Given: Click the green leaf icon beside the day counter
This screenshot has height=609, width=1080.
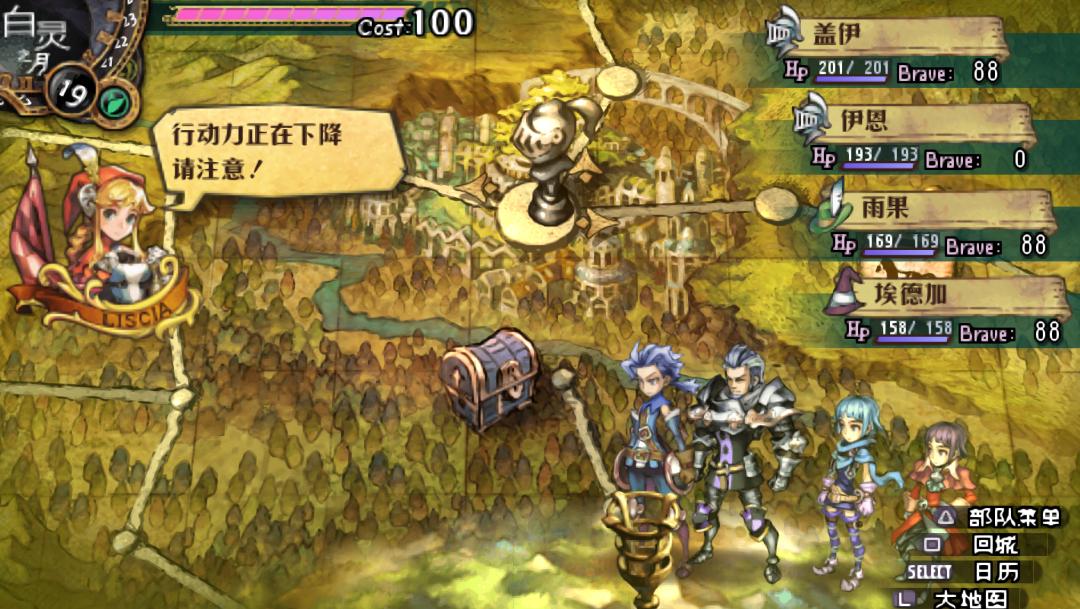Looking at the screenshot, I should 118,102.
